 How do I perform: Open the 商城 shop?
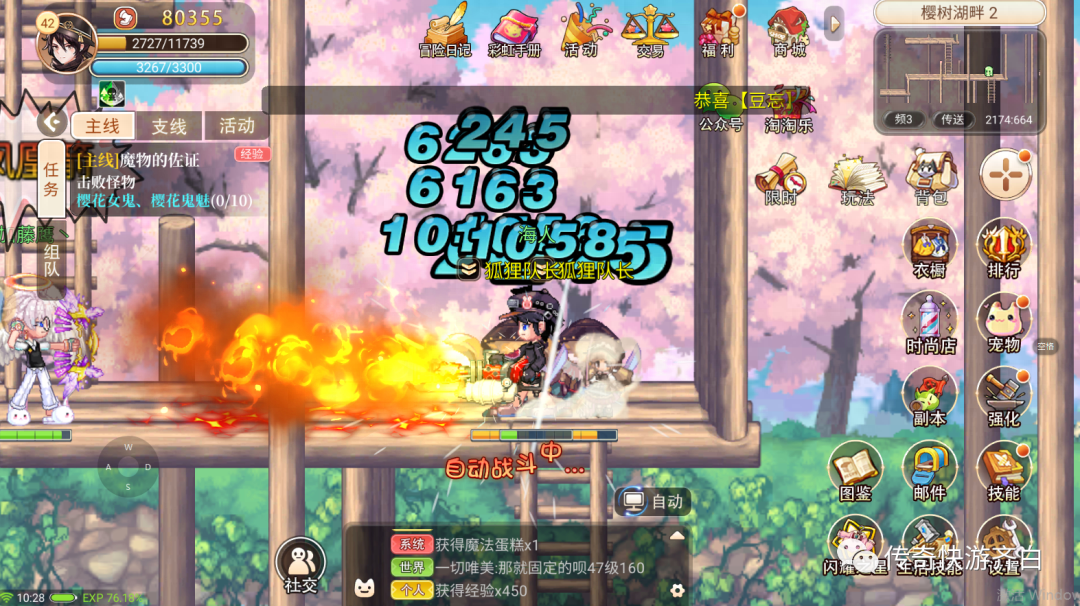[x=789, y=30]
